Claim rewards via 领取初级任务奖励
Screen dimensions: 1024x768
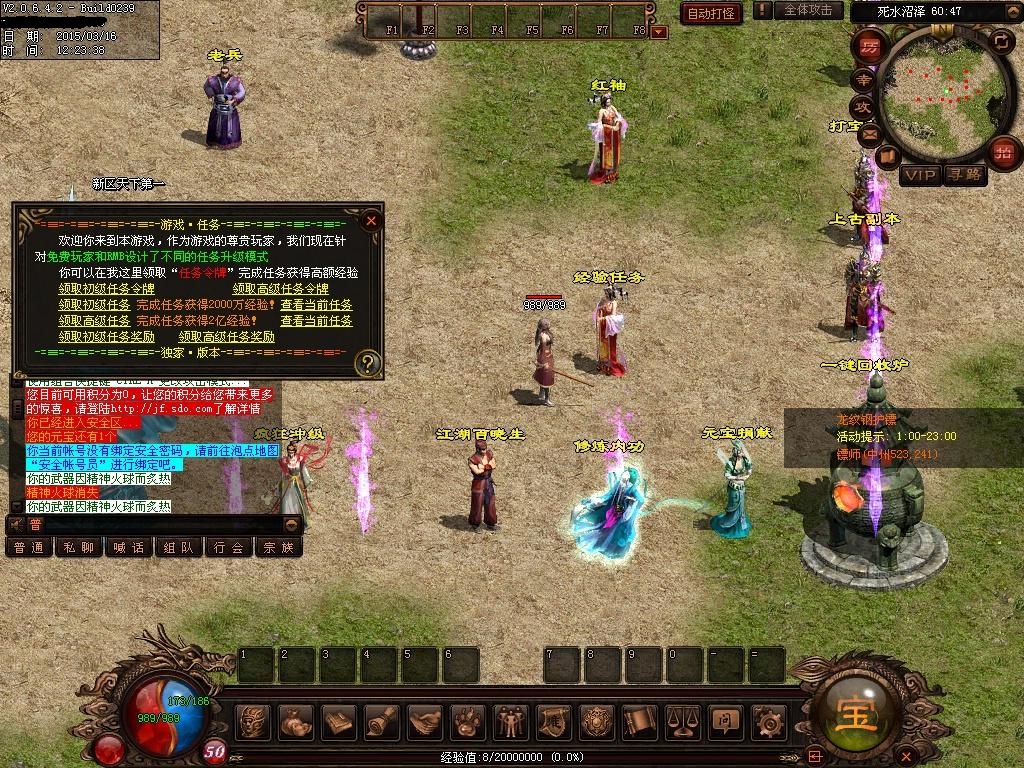tap(106, 337)
